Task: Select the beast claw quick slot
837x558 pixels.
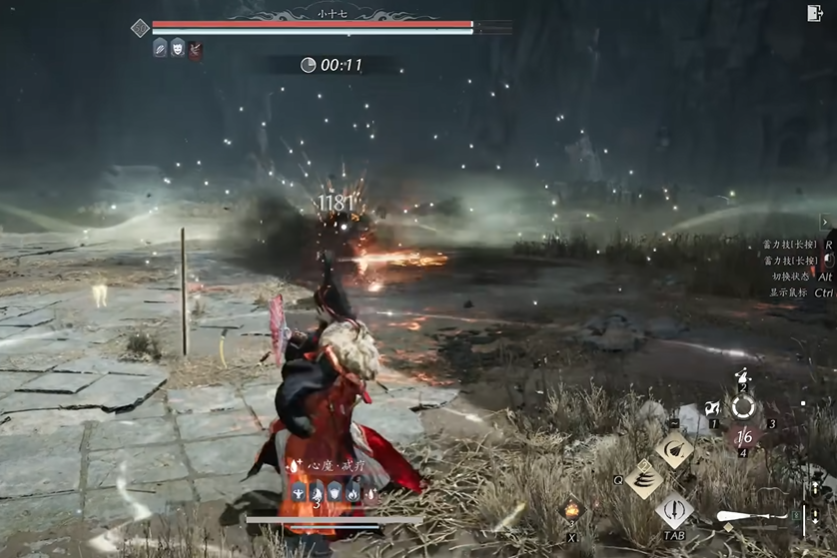Action: (x=713, y=409)
